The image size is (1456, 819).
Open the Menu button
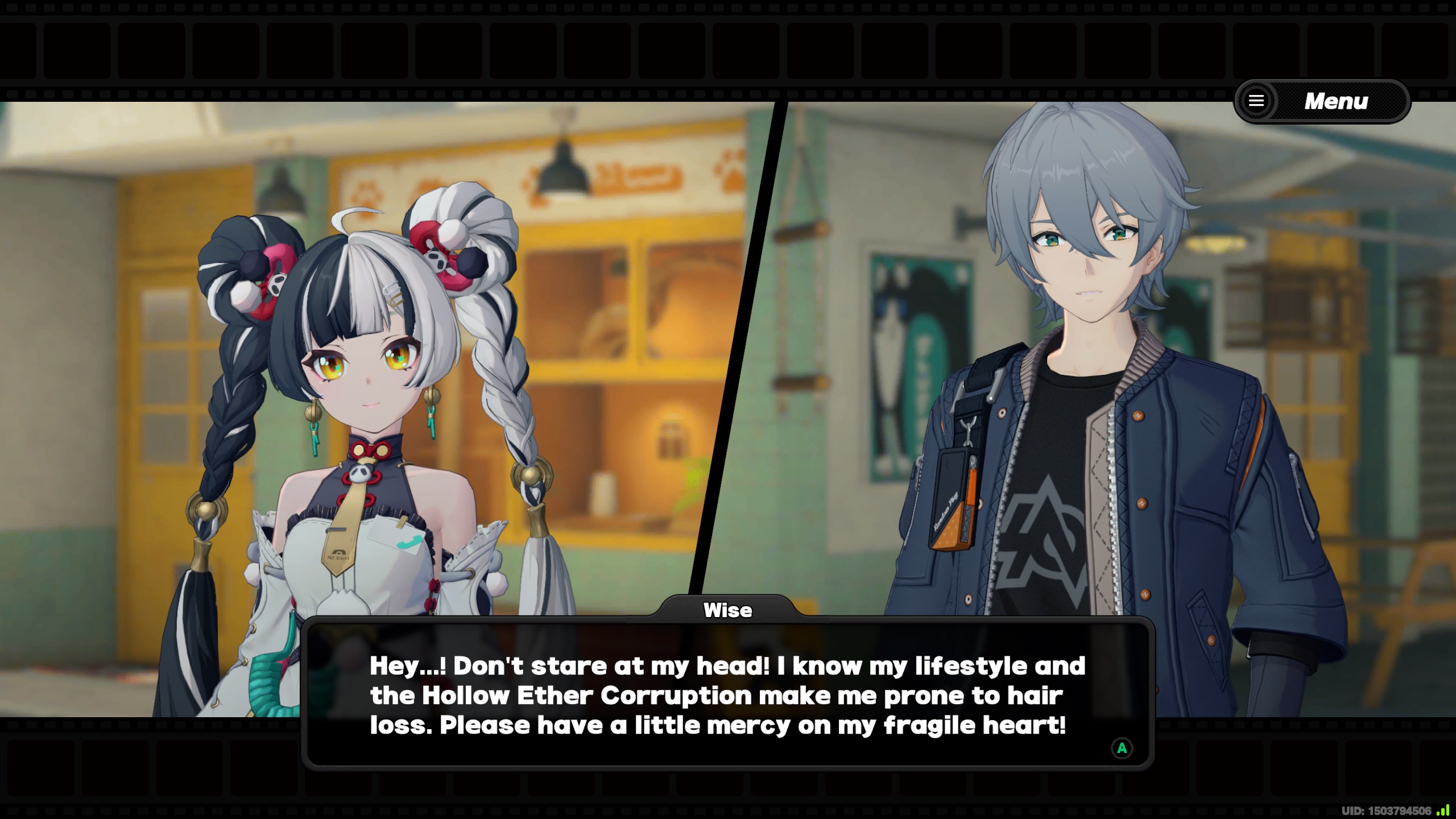coord(1321,101)
